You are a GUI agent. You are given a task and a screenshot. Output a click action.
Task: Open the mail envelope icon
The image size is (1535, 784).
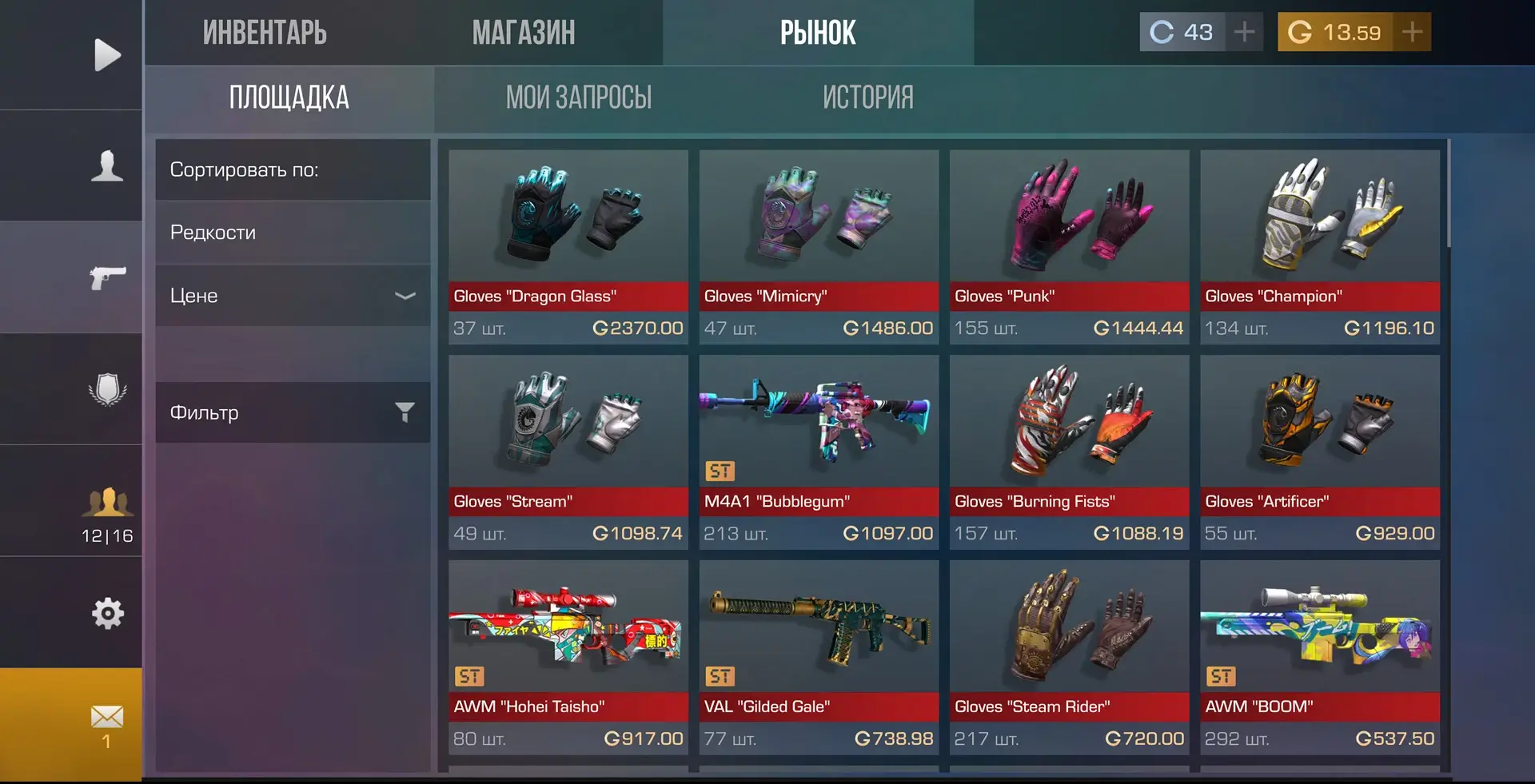click(x=107, y=724)
